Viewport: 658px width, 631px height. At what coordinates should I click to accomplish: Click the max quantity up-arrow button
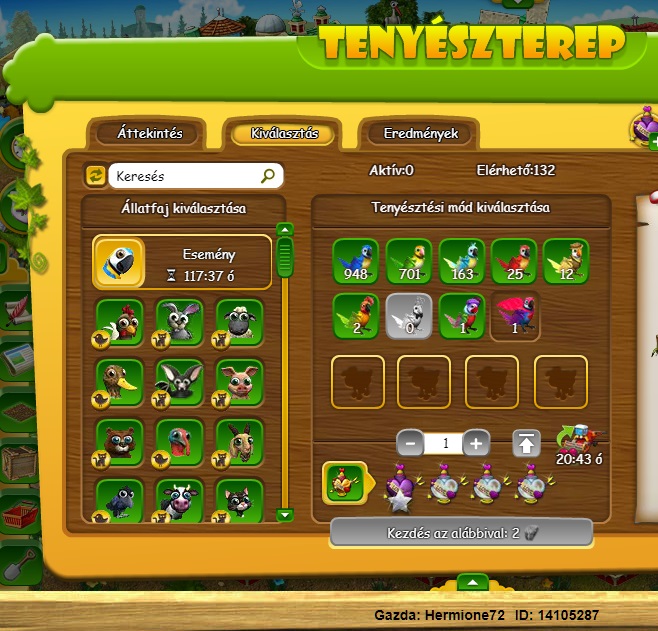(527, 442)
